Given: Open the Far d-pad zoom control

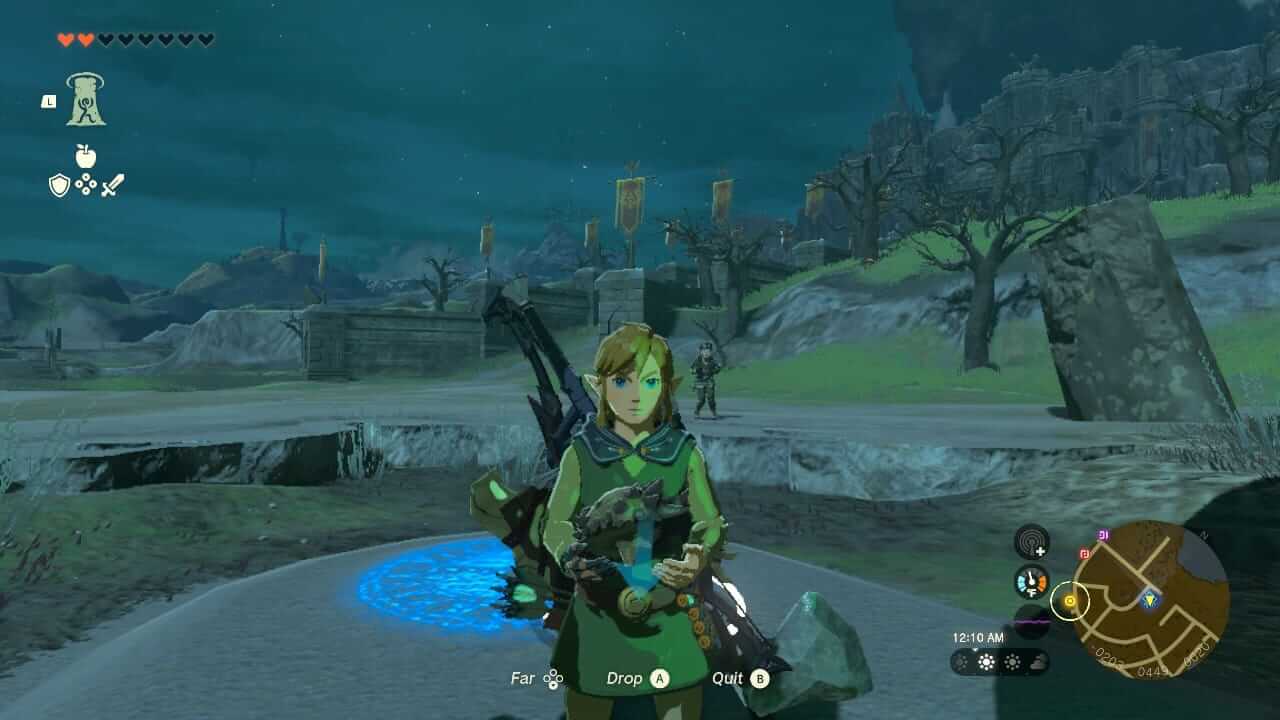Looking at the screenshot, I should 540,678.
